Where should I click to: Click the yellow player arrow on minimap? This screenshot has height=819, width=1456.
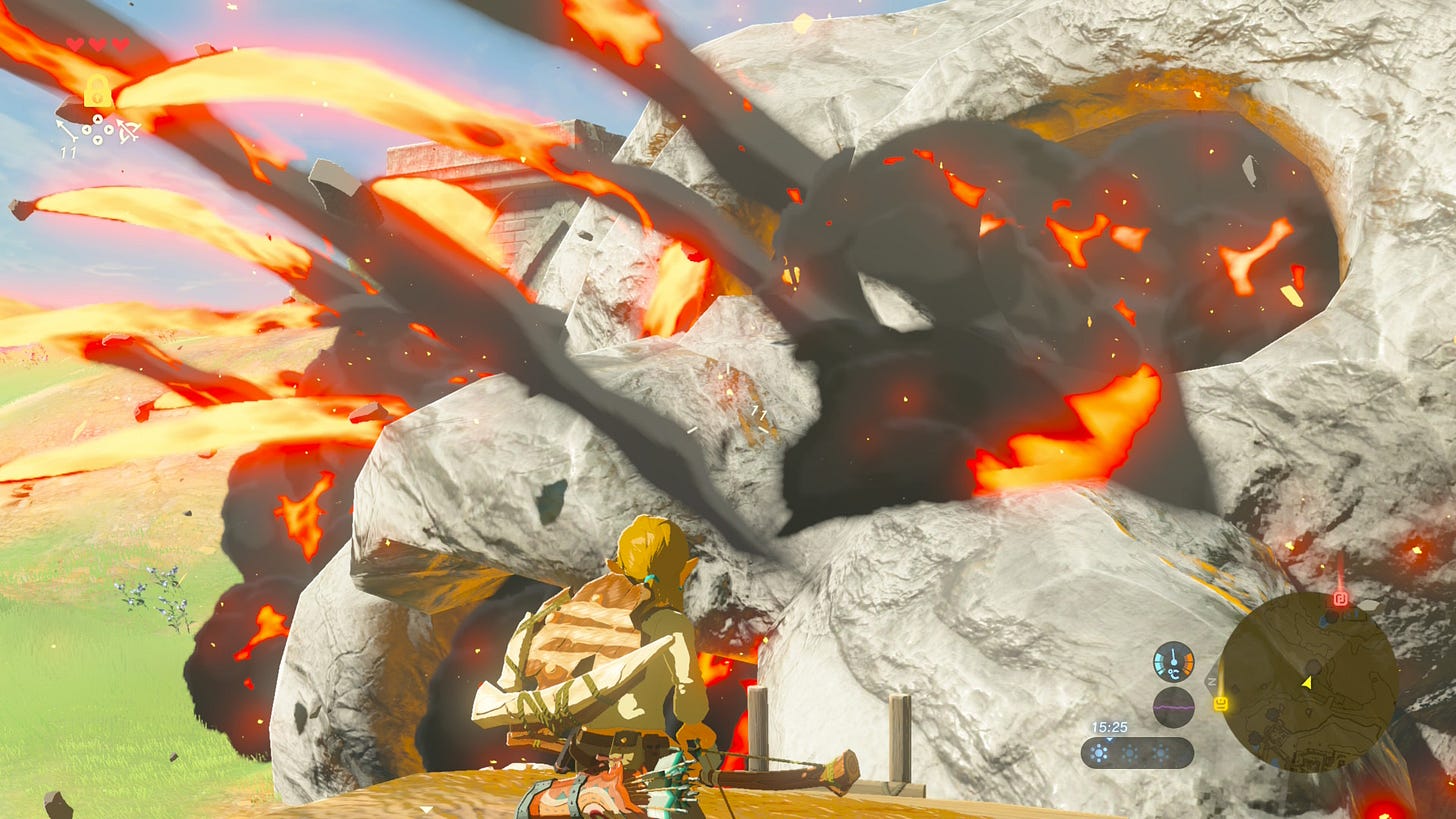(1305, 682)
